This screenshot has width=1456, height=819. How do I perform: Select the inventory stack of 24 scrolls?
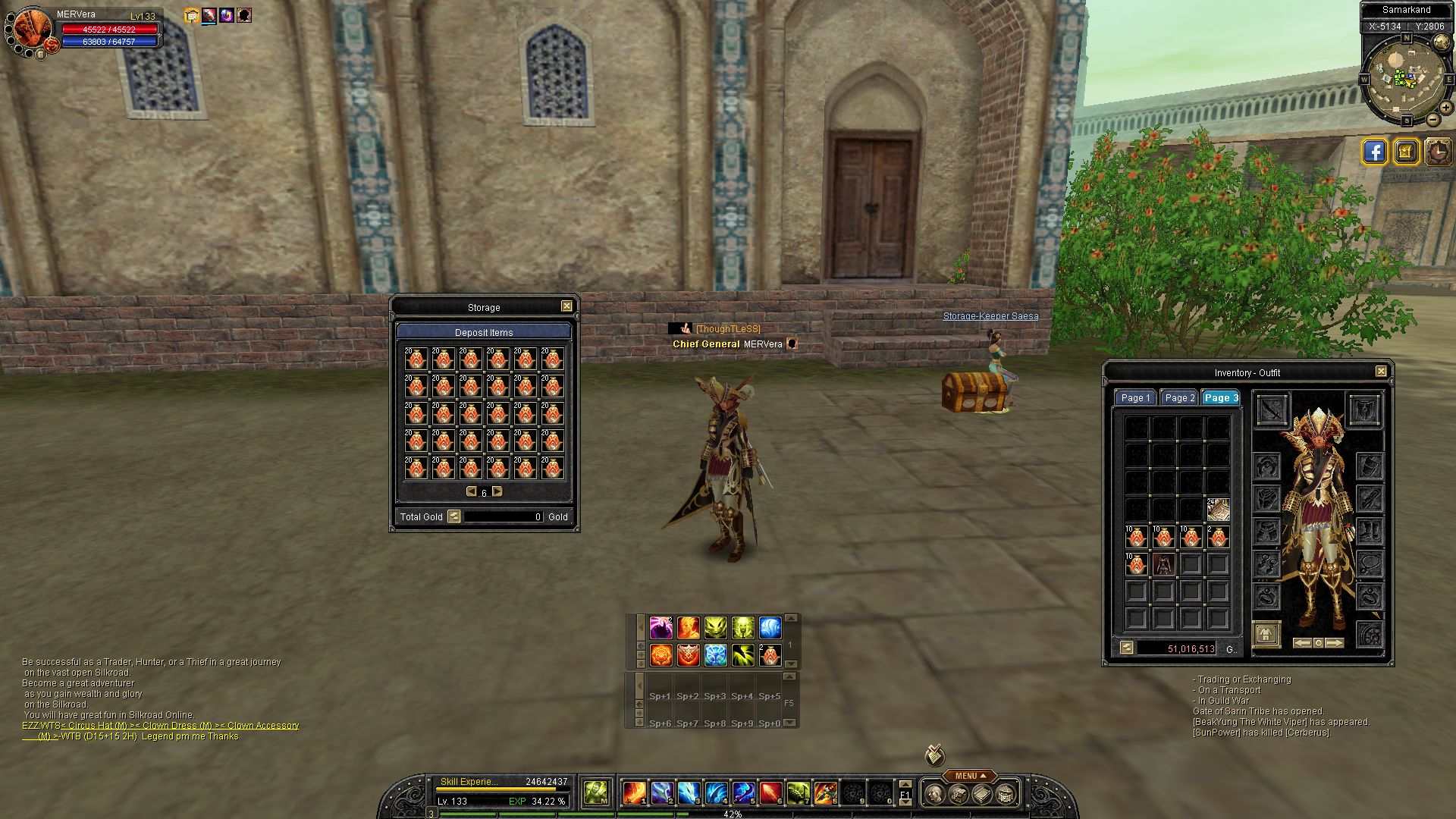[x=1218, y=510]
